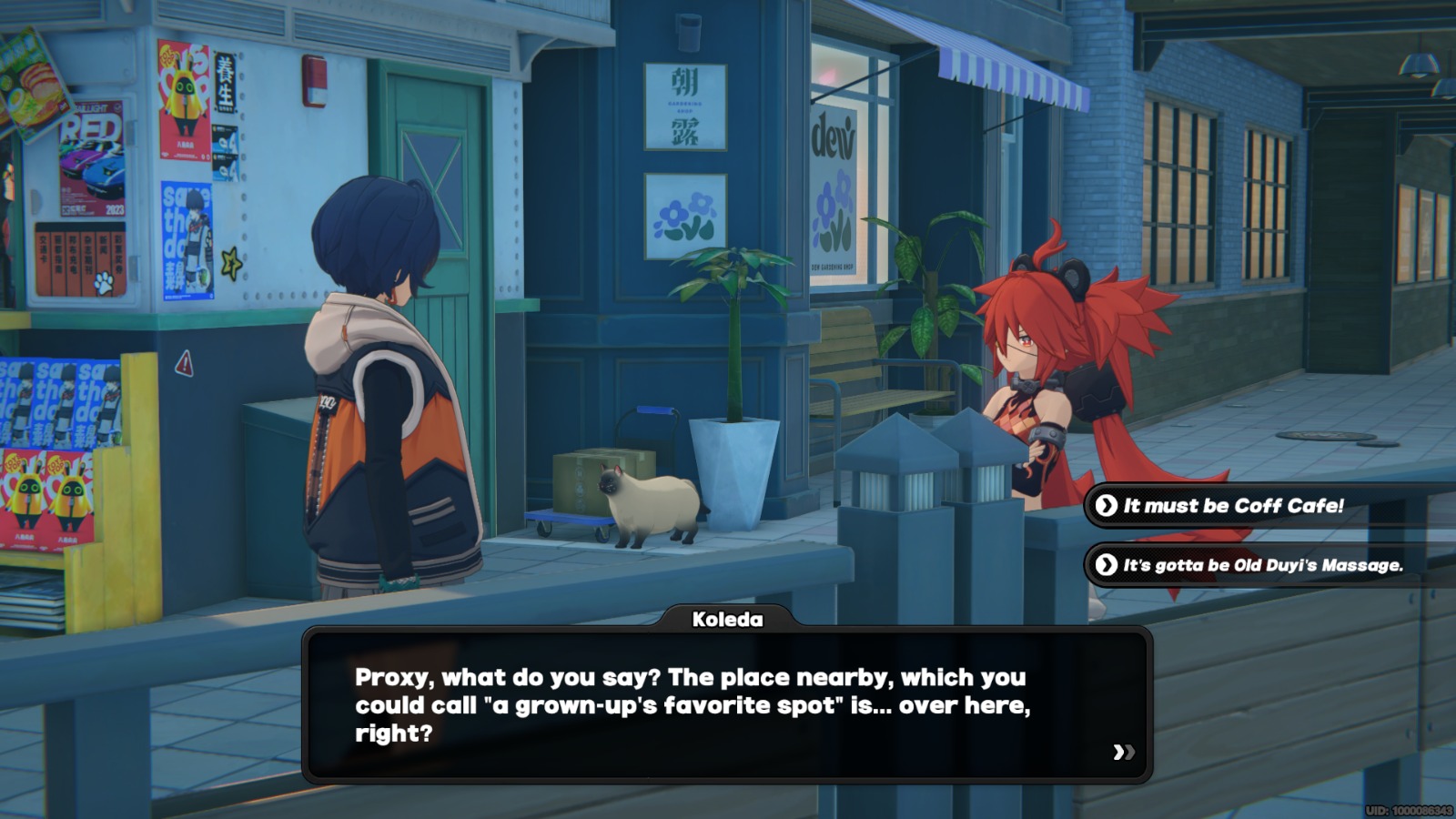The image size is (1456, 819).
Task: Select "It's gotta be Old Duyi's Massage." option
Action: pos(1262,565)
